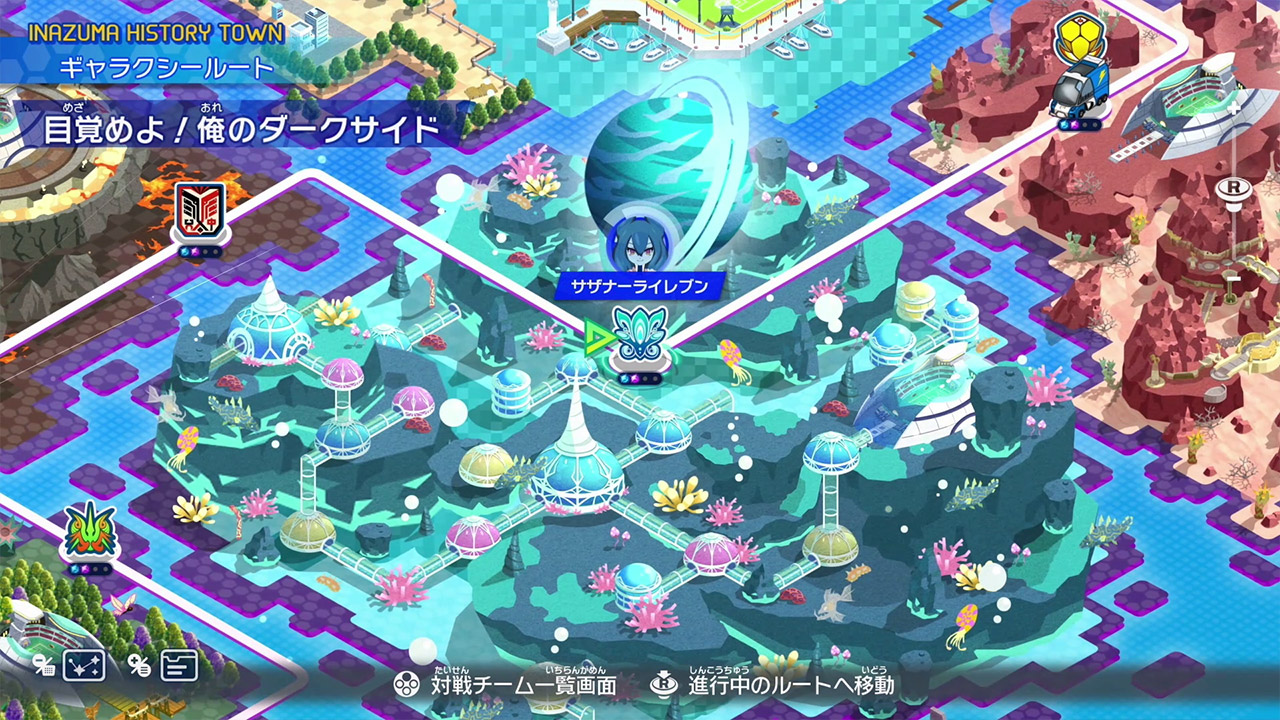The image size is (1280, 720).
Task: Select the Sazanaara Eleven butterfly emblem node
Action: (x=639, y=336)
